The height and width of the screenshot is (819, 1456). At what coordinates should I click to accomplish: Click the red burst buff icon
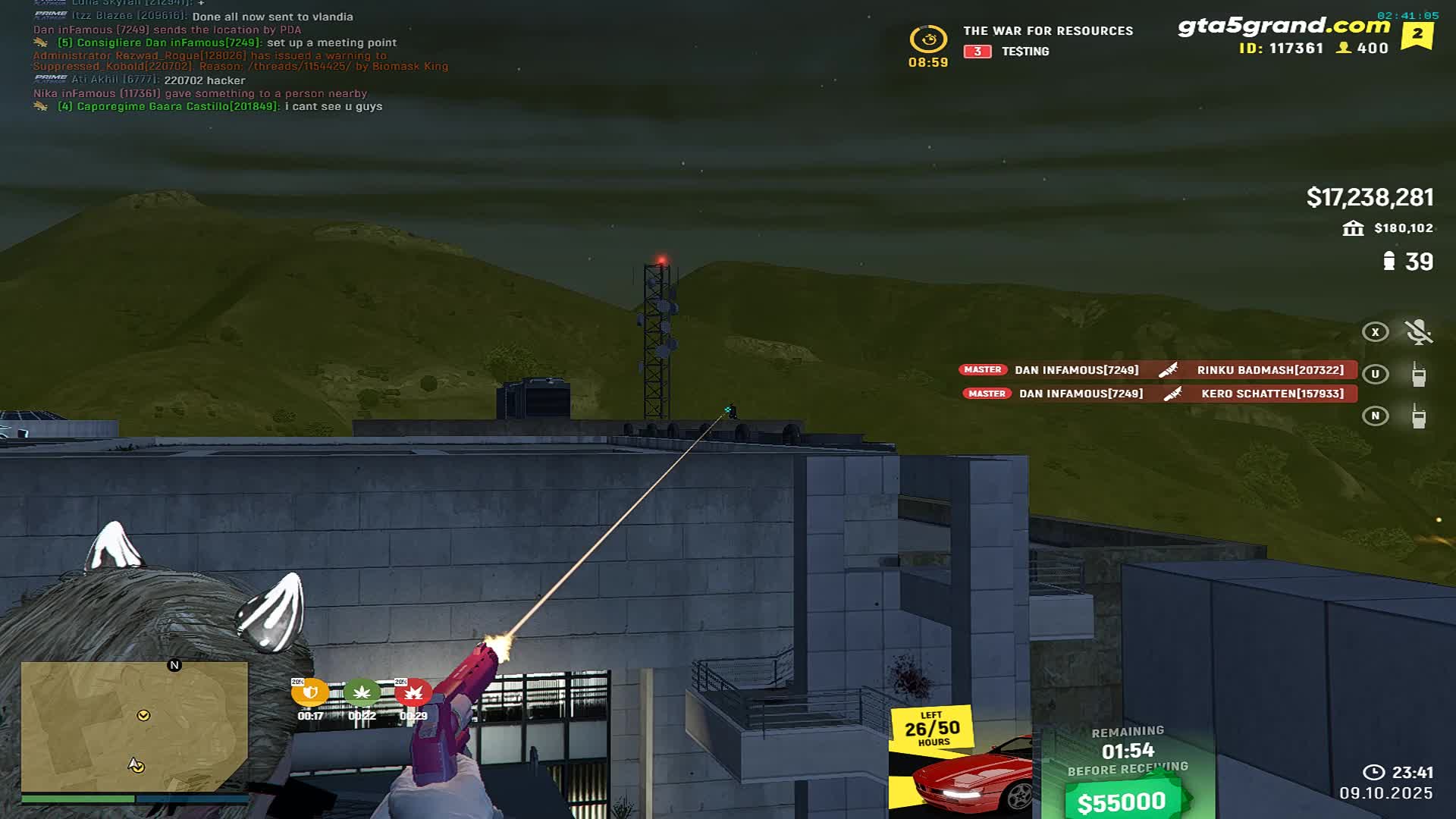413,692
